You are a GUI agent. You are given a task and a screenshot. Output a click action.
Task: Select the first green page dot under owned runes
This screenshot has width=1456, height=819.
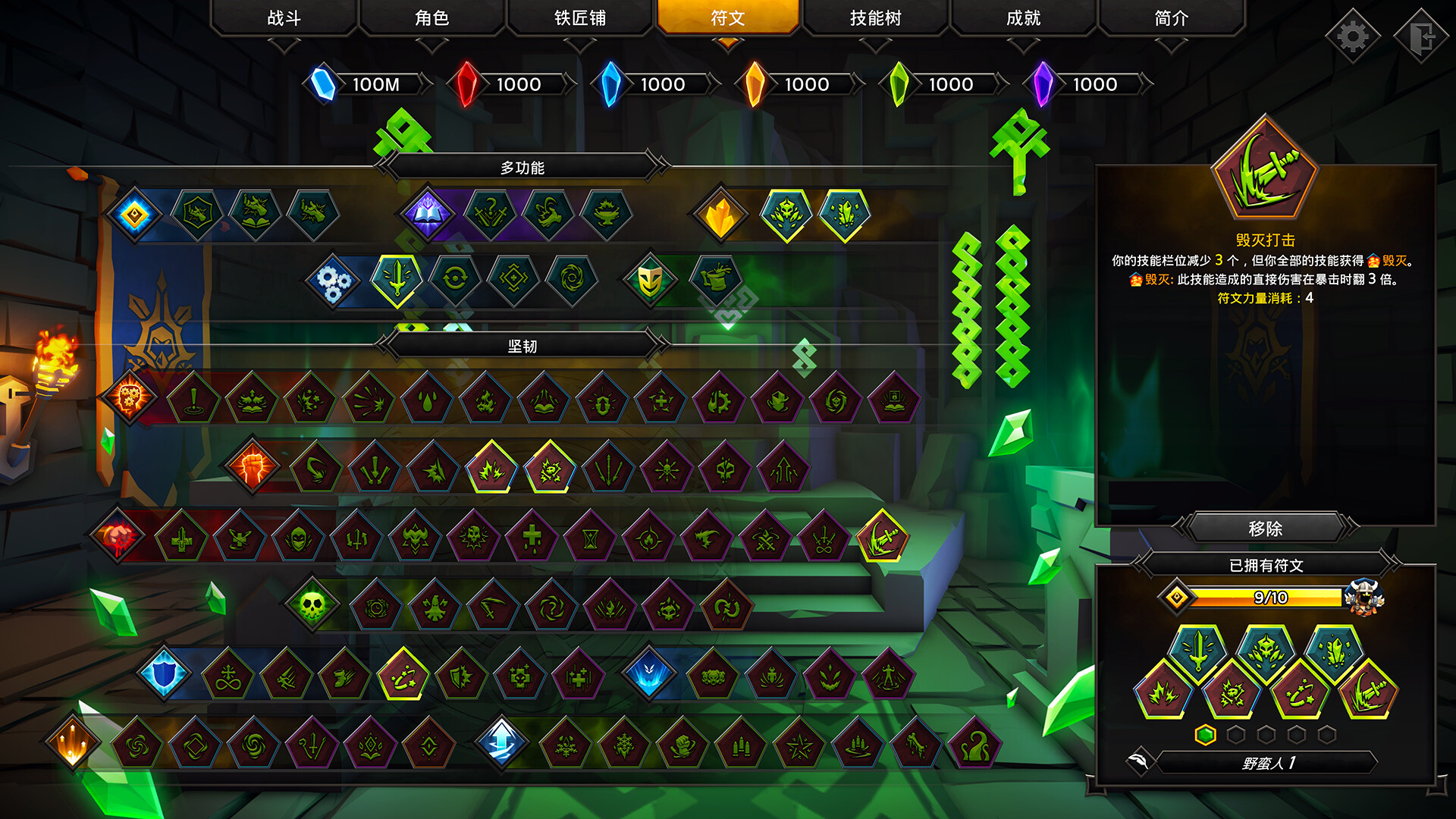(x=1206, y=733)
